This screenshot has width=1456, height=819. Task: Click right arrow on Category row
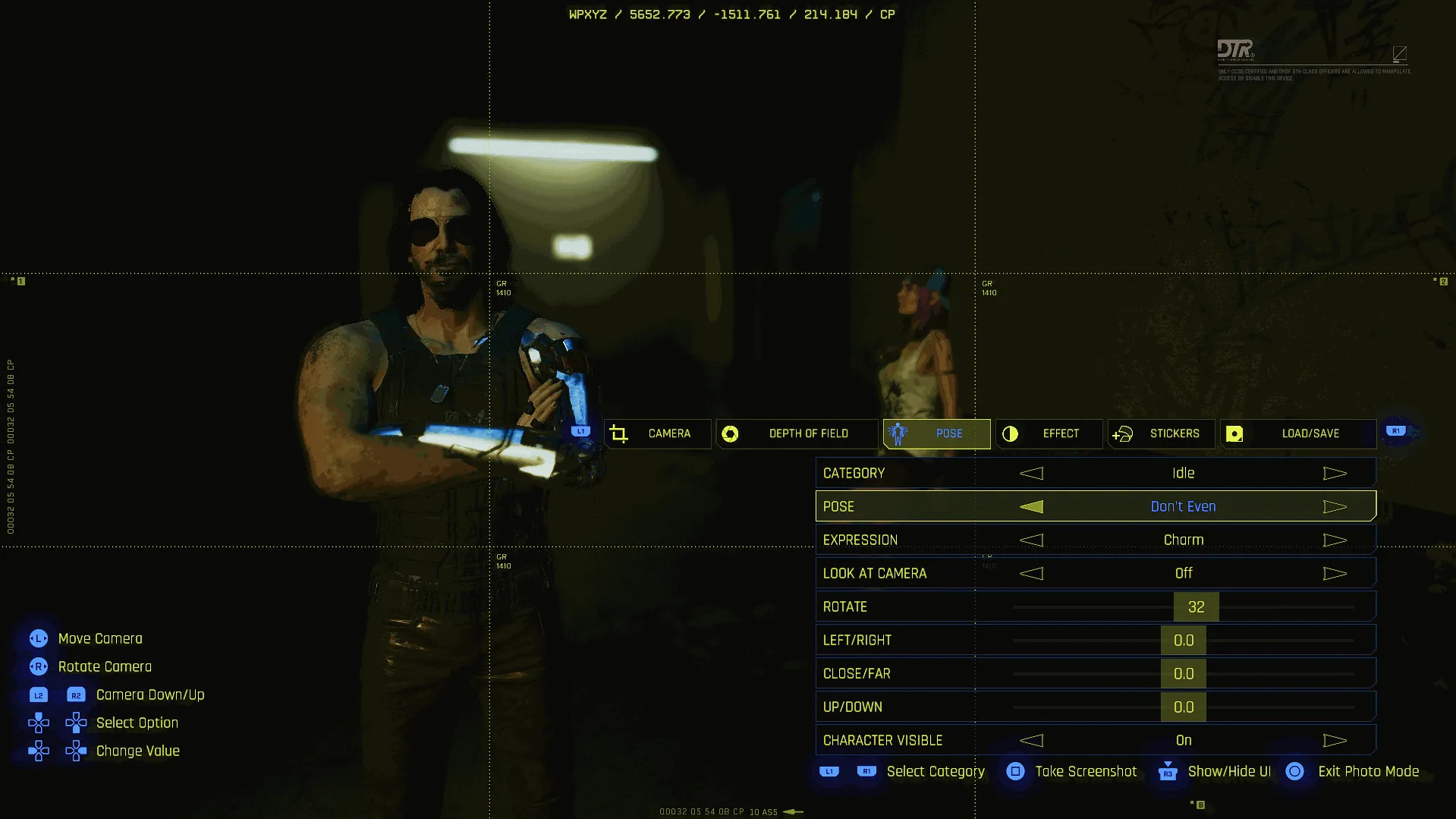1335,474
